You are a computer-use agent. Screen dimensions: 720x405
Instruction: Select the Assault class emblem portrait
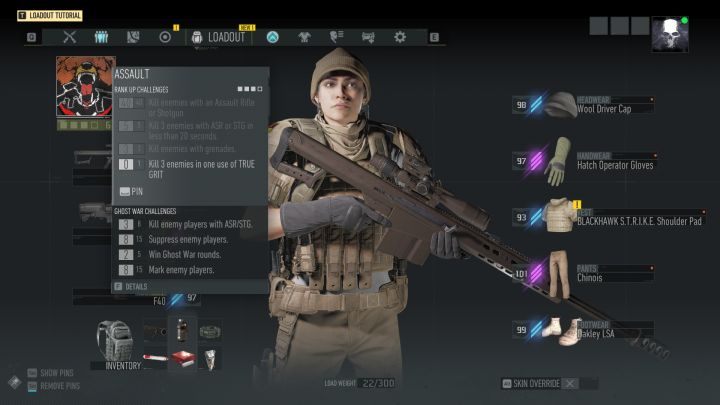84,86
